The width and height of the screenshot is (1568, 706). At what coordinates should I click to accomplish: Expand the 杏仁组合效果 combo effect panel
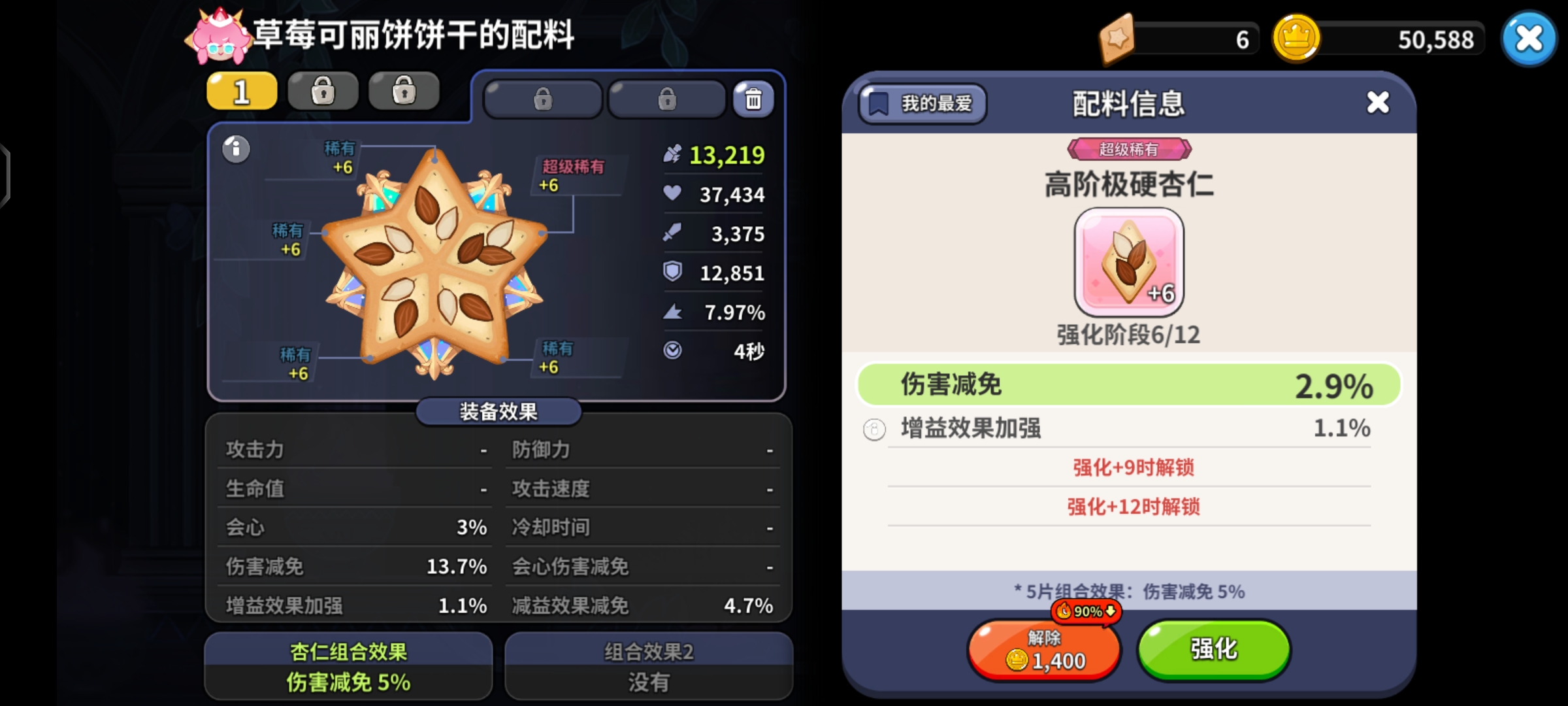[x=348, y=665]
